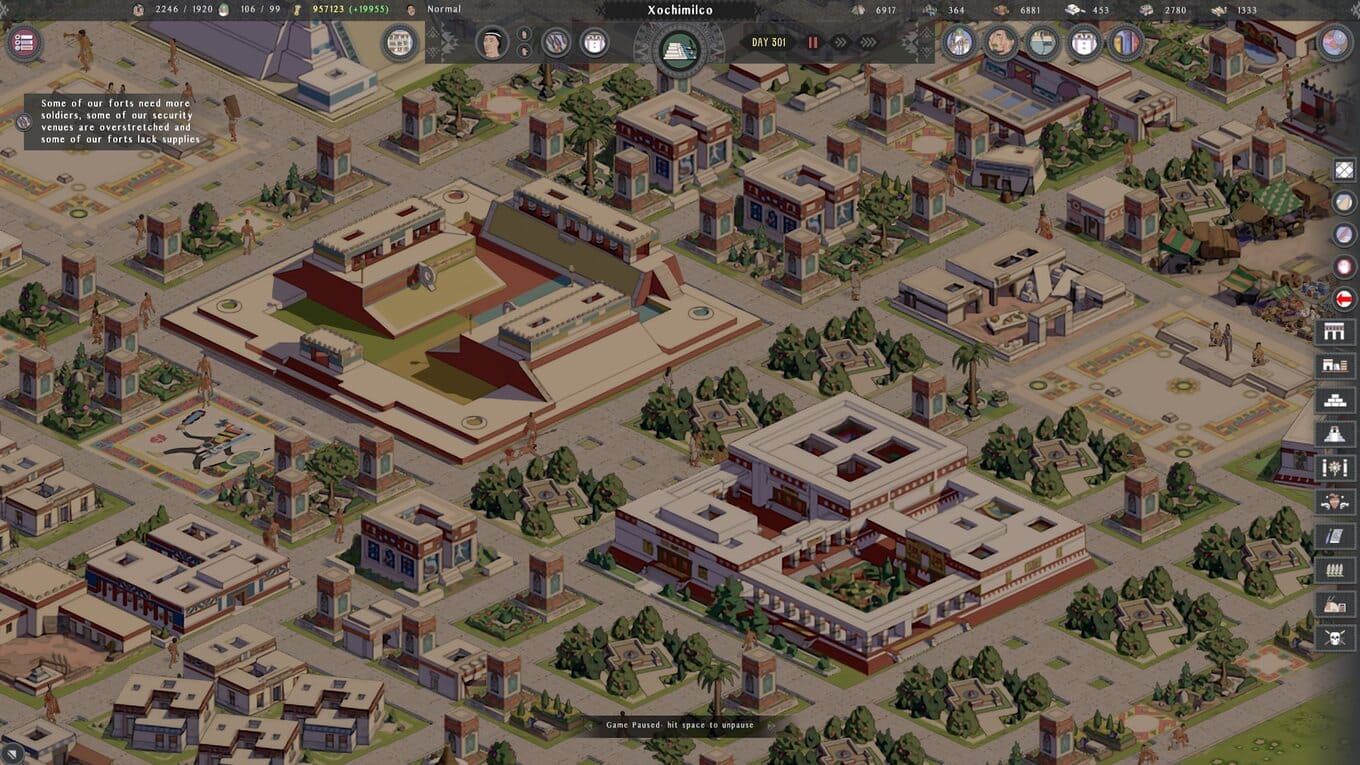Open the white tunic panel by the globe

pos(1085,43)
